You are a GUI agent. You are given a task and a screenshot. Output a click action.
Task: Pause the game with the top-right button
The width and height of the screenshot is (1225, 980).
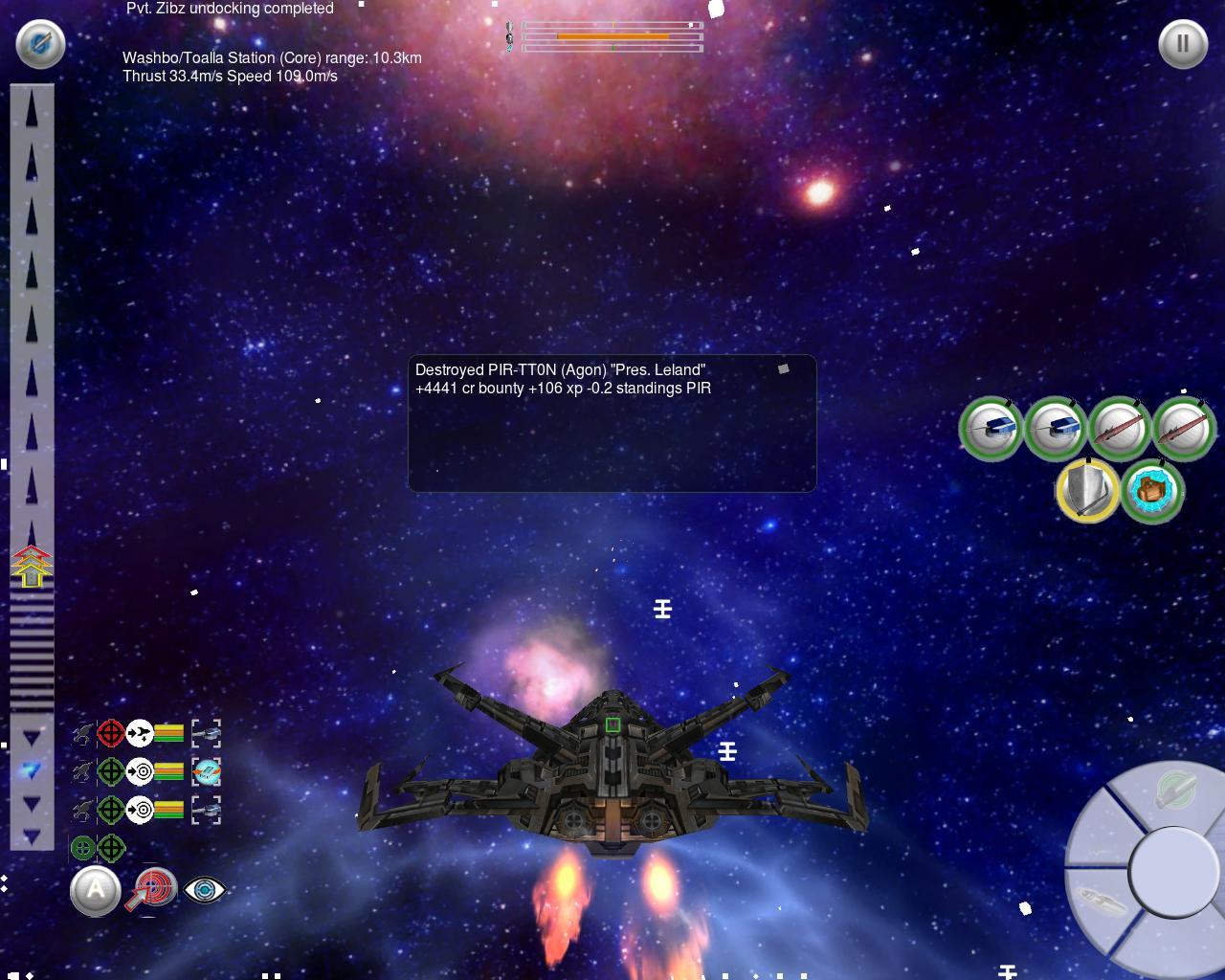click(1183, 44)
